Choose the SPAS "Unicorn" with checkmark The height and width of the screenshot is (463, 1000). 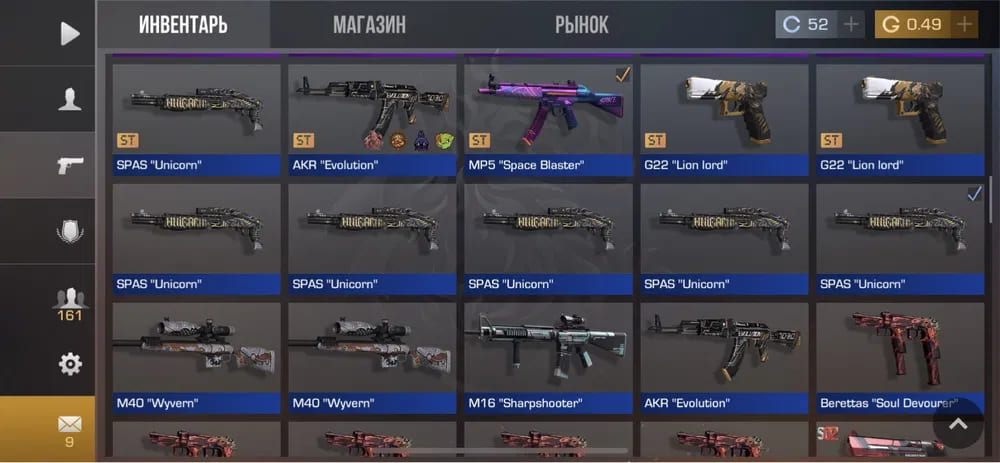899,235
